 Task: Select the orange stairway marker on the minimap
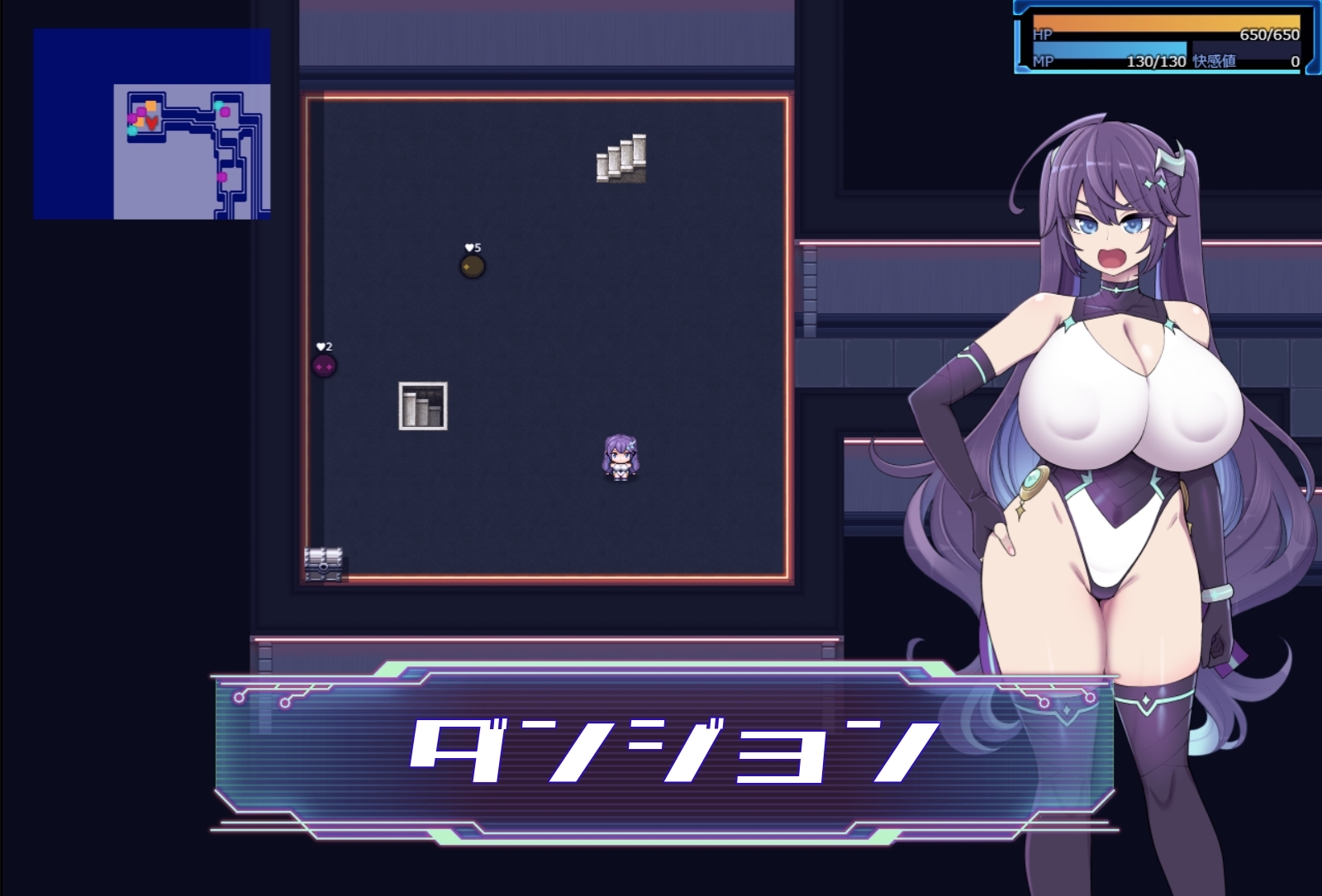pyautogui.click(x=151, y=105)
